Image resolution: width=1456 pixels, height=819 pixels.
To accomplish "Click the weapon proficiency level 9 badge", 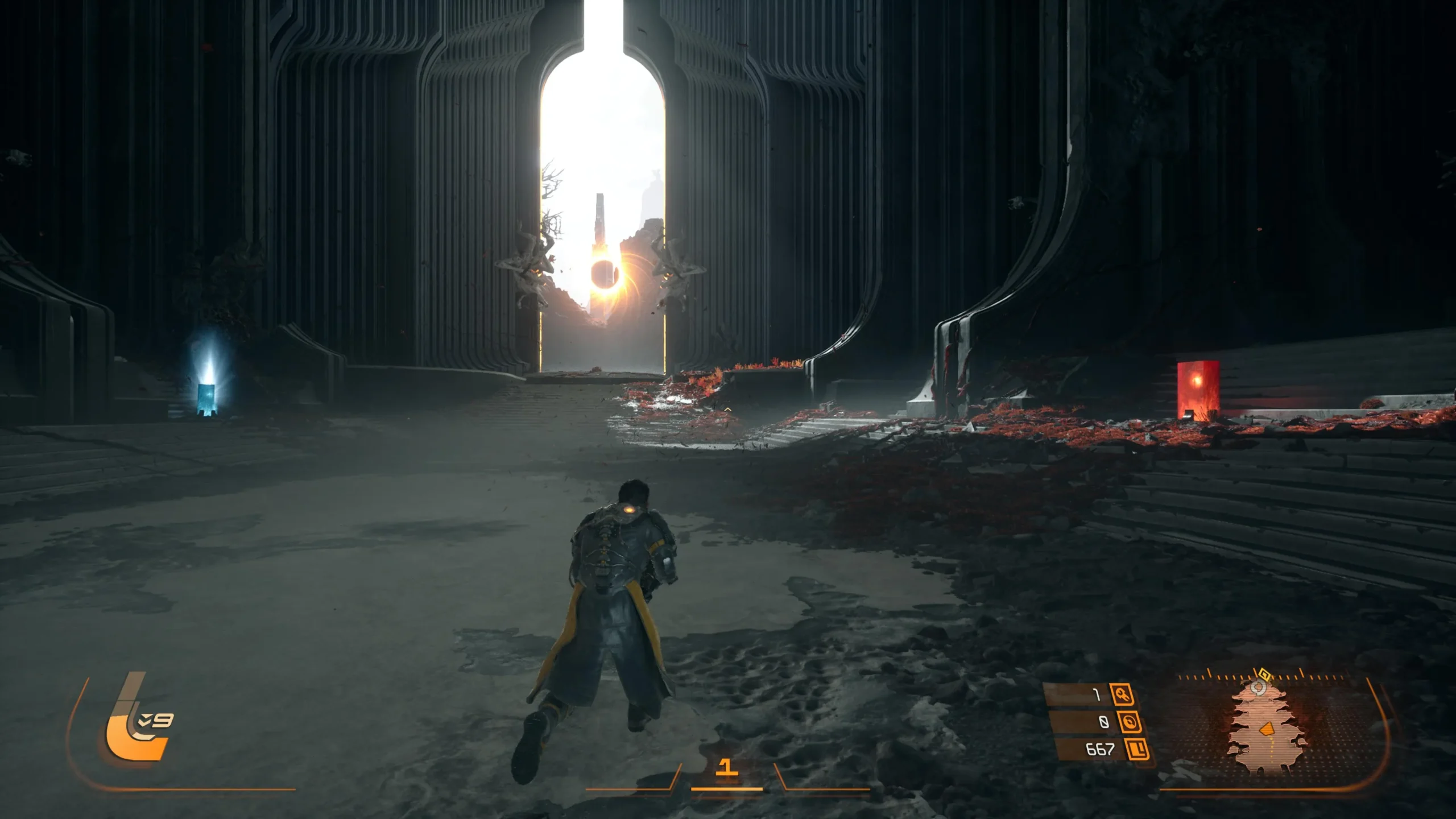I will (x=156, y=721).
